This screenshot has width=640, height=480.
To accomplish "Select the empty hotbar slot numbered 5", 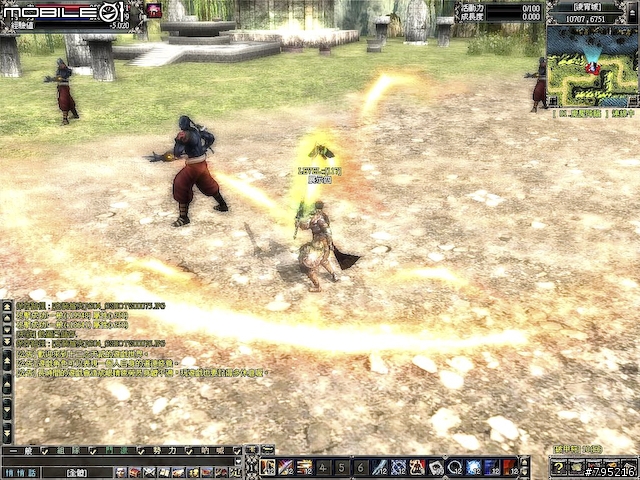I will coord(341,467).
